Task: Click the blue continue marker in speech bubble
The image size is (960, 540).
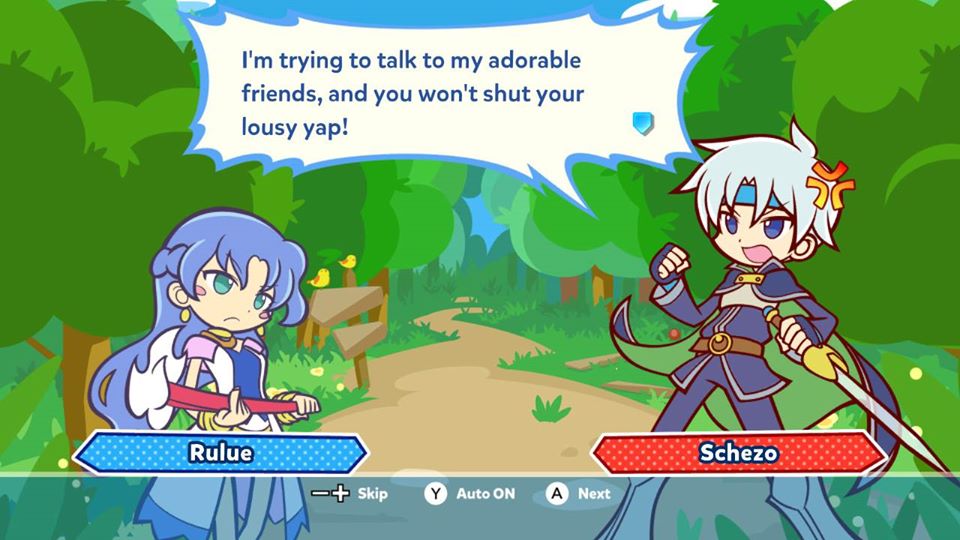Action: (x=643, y=123)
